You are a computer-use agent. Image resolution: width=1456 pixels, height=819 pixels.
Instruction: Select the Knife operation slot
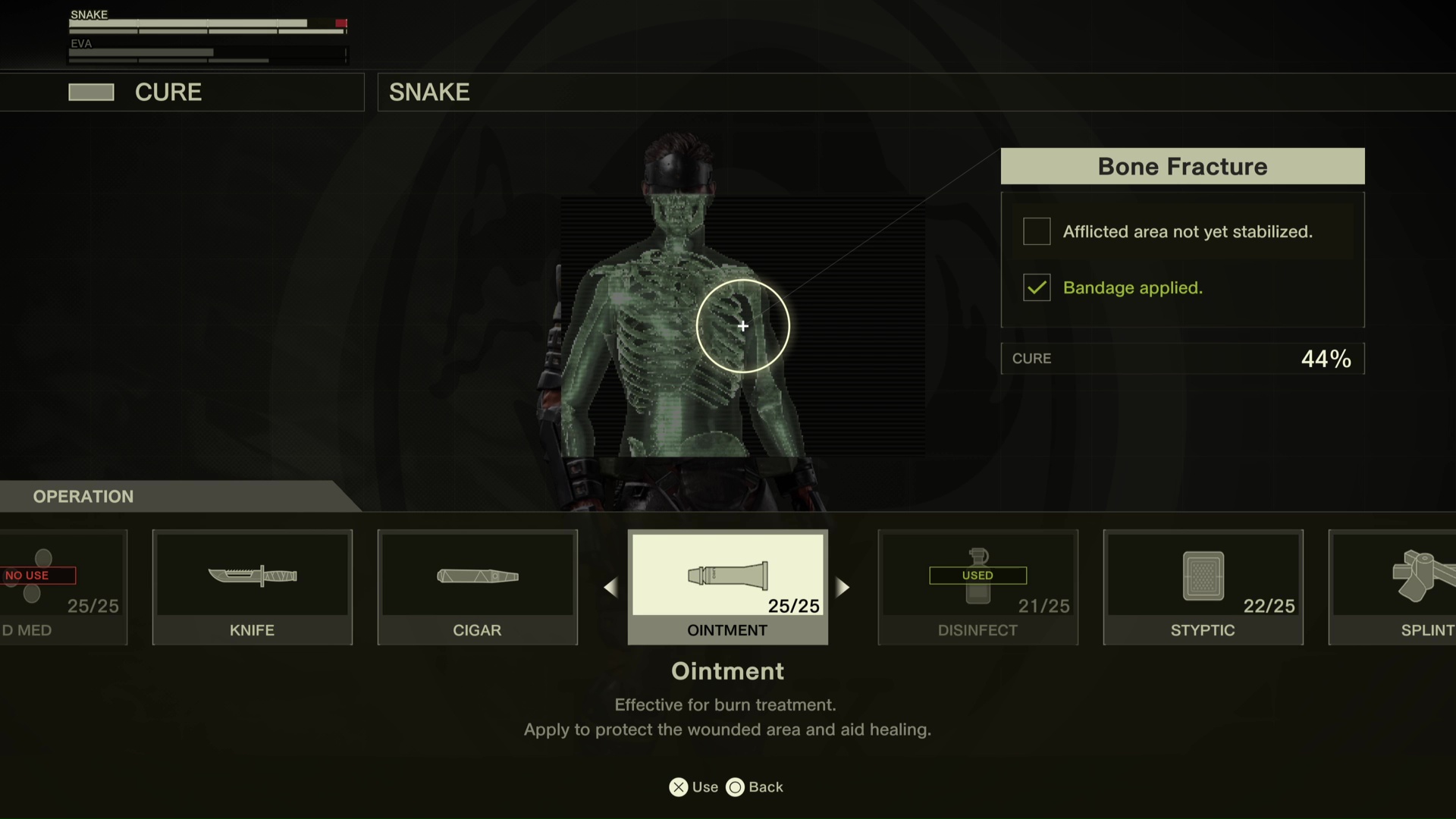click(x=252, y=586)
